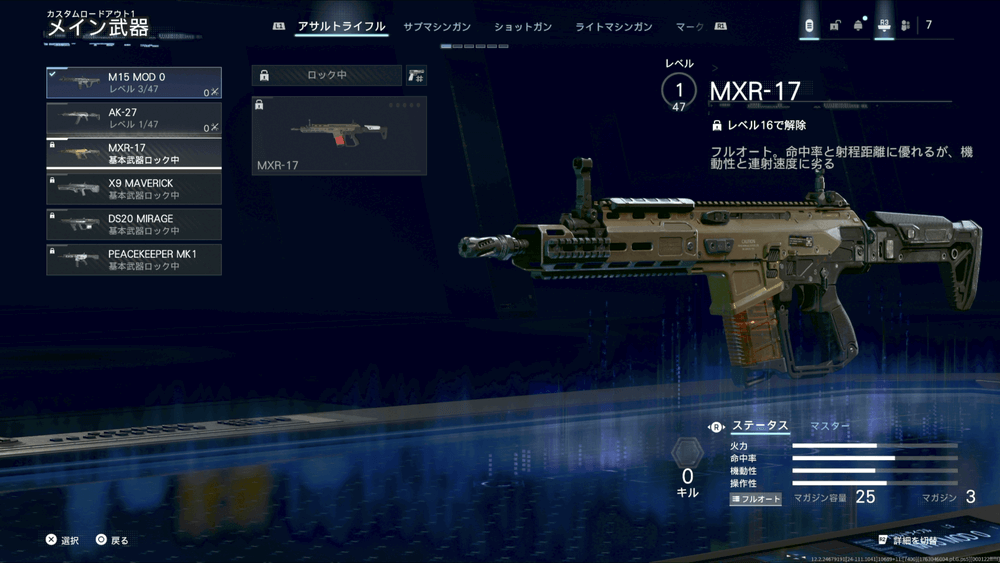Open the ライトマシンガン category tab

613,27
